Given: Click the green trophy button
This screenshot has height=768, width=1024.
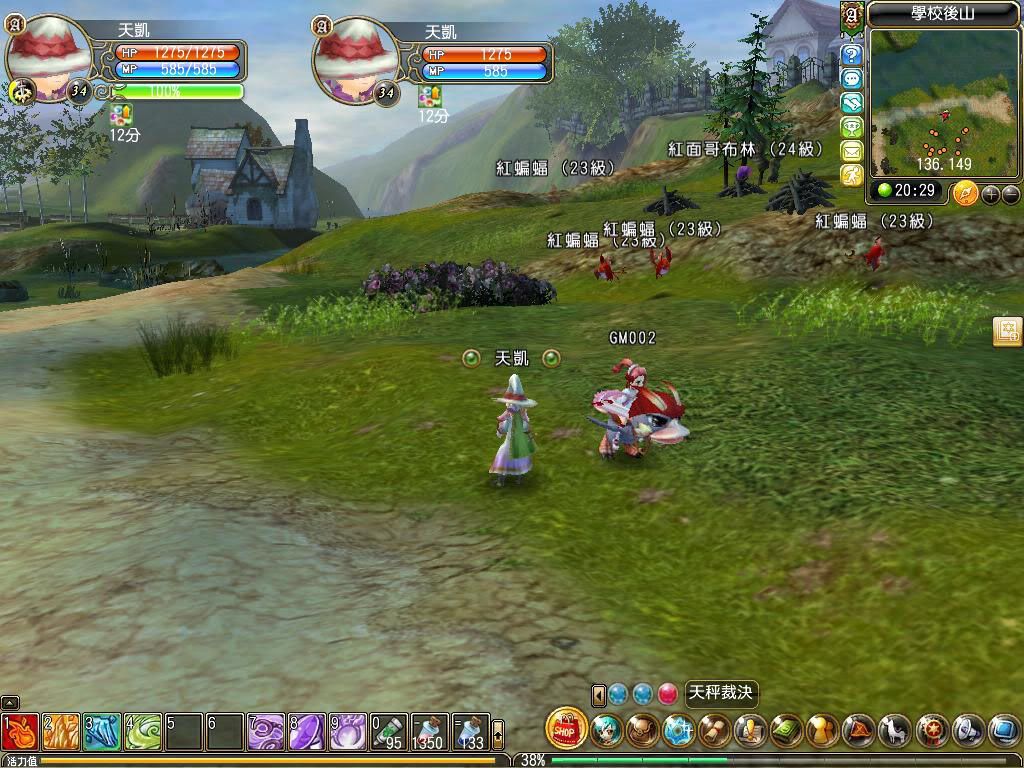Looking at the screenshot, I should tap(852, 127).
